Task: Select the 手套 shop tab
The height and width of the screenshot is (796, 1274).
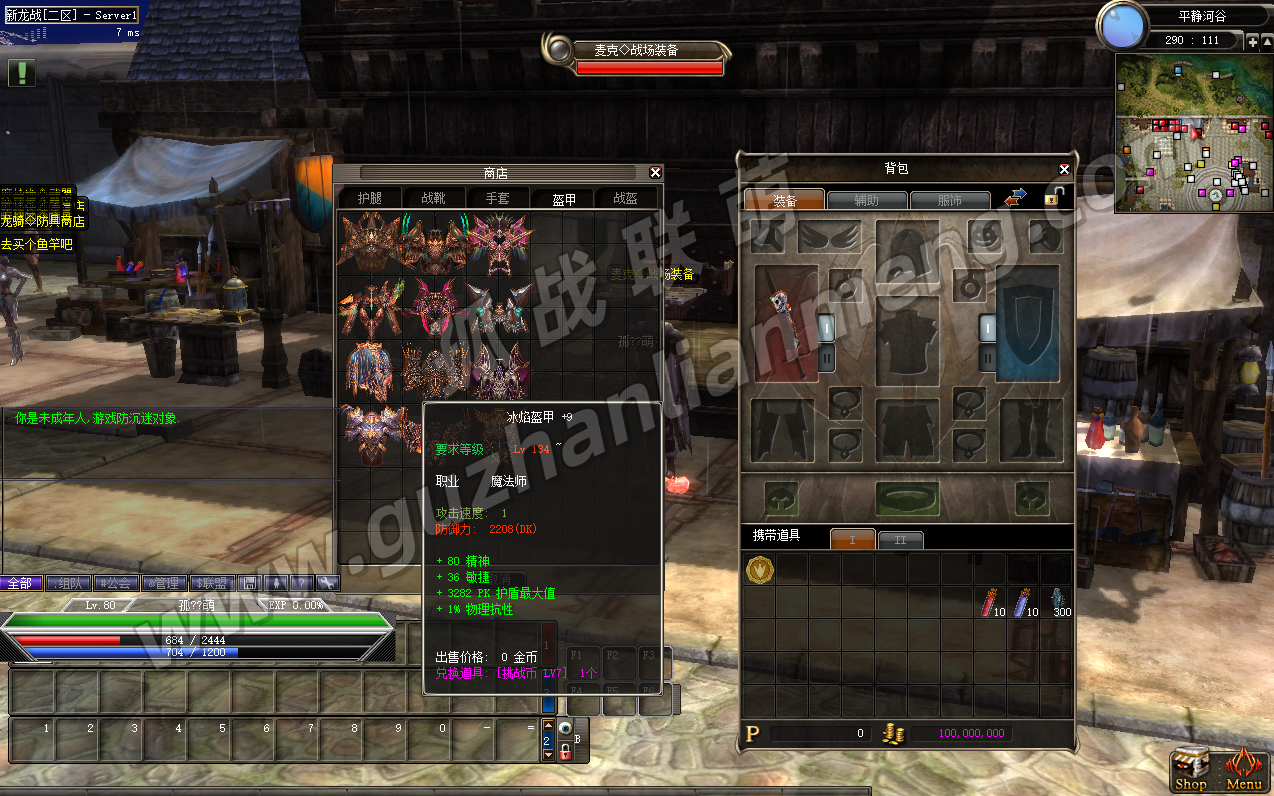Action: pyautogui.click(x=497, y=198)
